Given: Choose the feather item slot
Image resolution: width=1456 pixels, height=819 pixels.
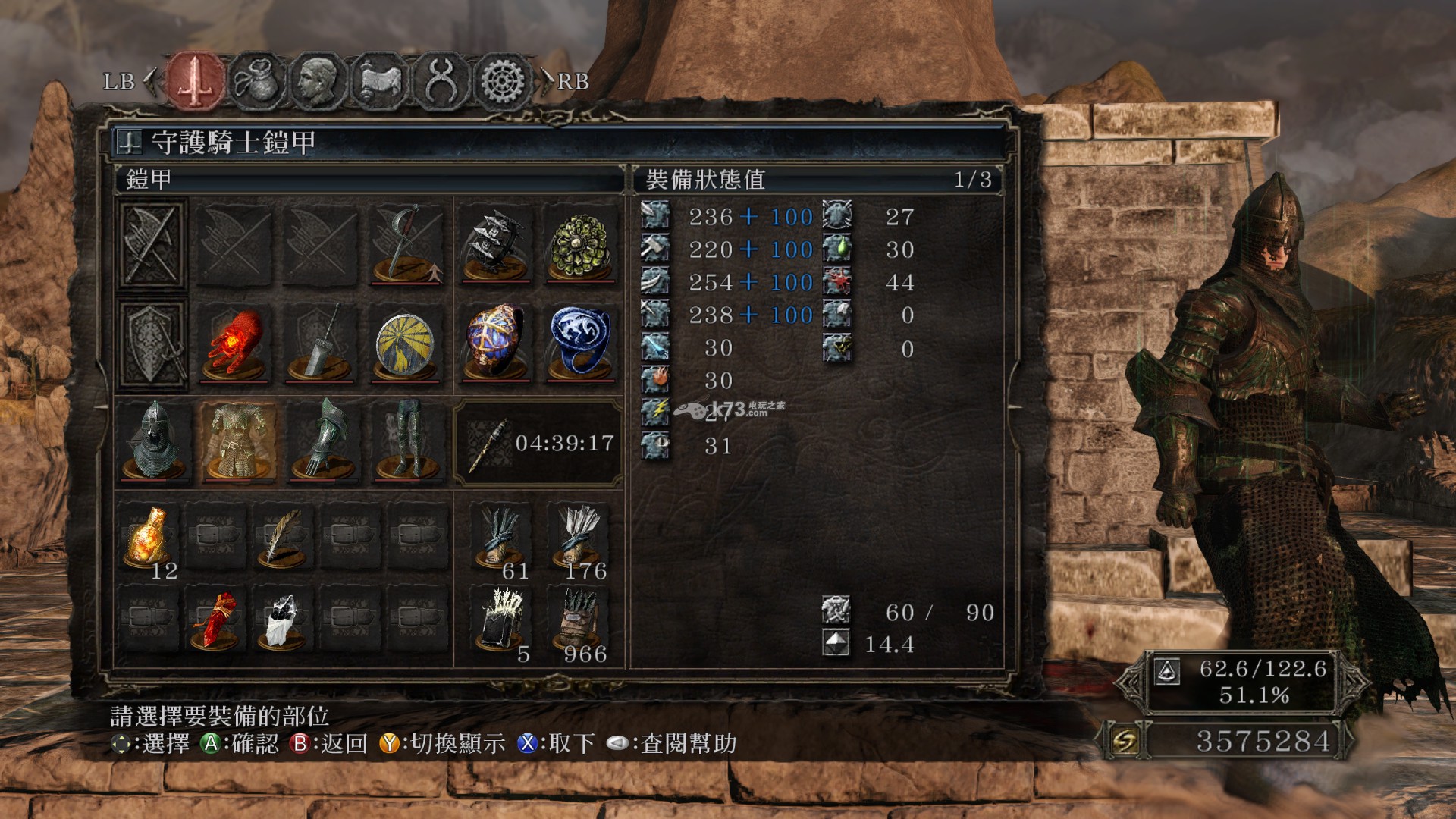Looking at the screenshot, I should (282, 537).
